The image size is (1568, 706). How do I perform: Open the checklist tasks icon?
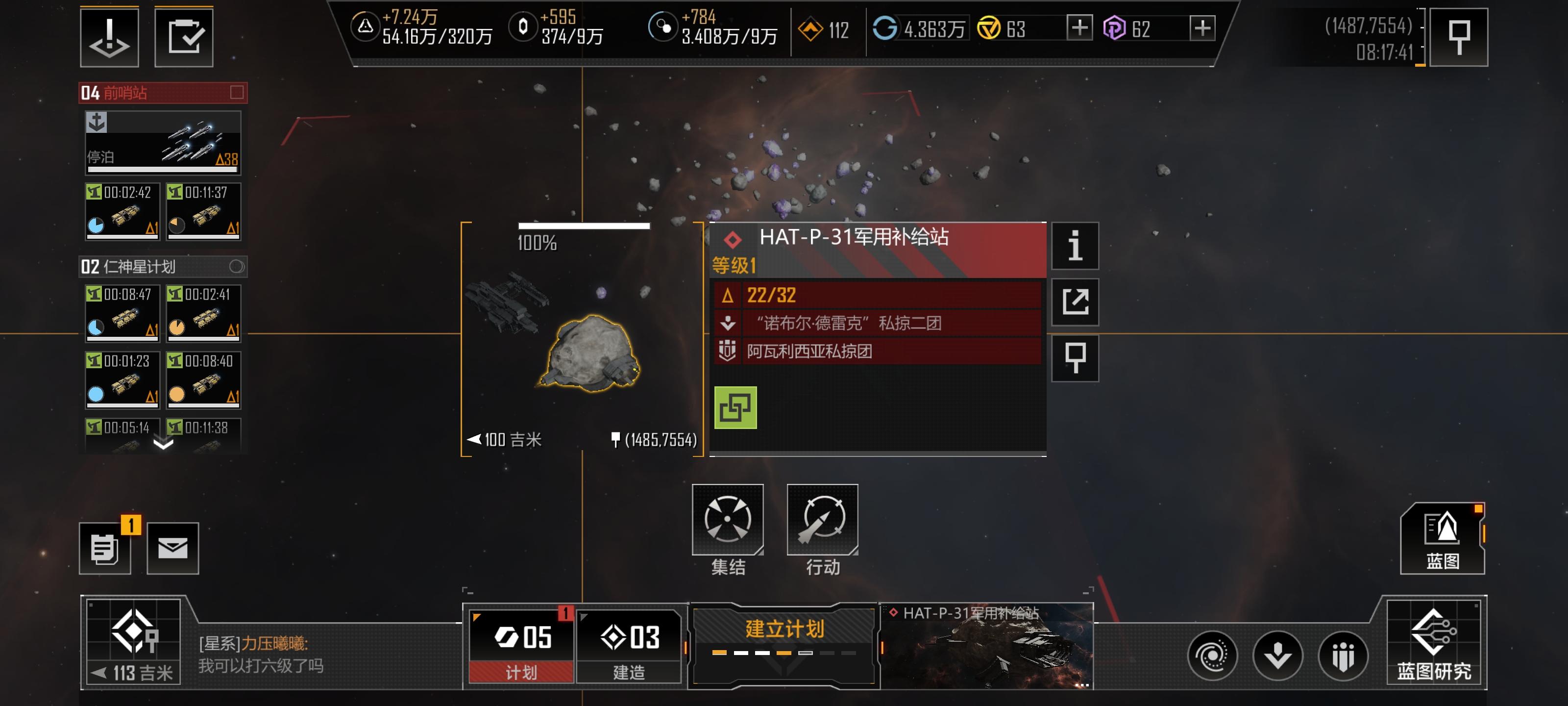tap(184, 37)
